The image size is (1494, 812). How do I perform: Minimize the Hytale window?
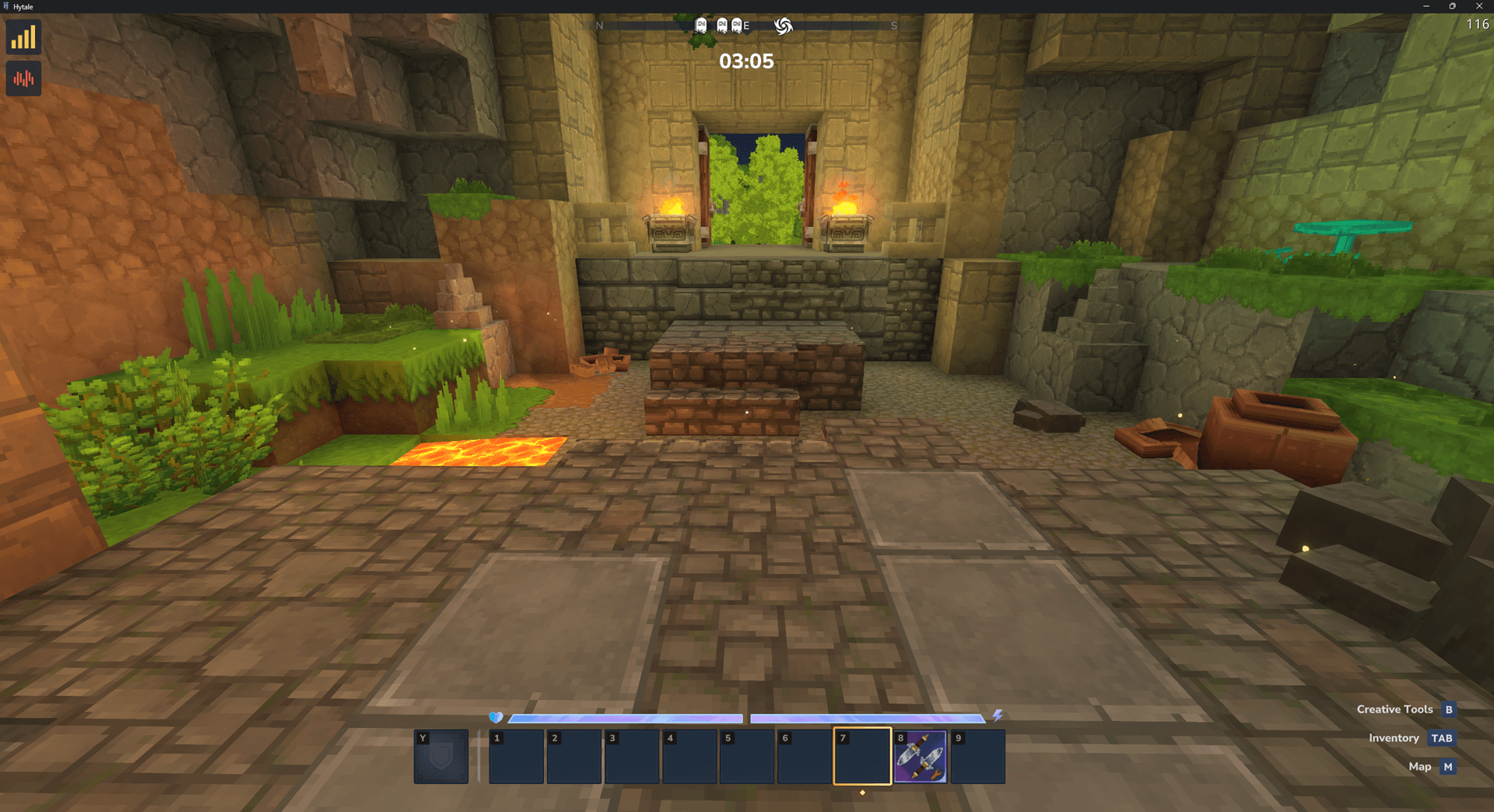pyautogui.click(x=1426, y=6)
